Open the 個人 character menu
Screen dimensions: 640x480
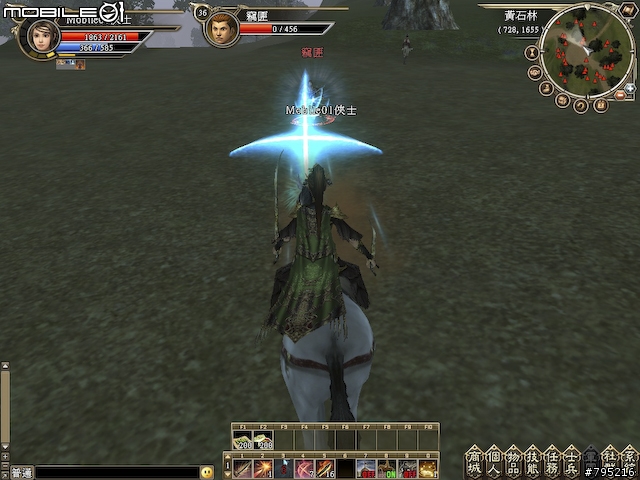(x=493, y=462)
